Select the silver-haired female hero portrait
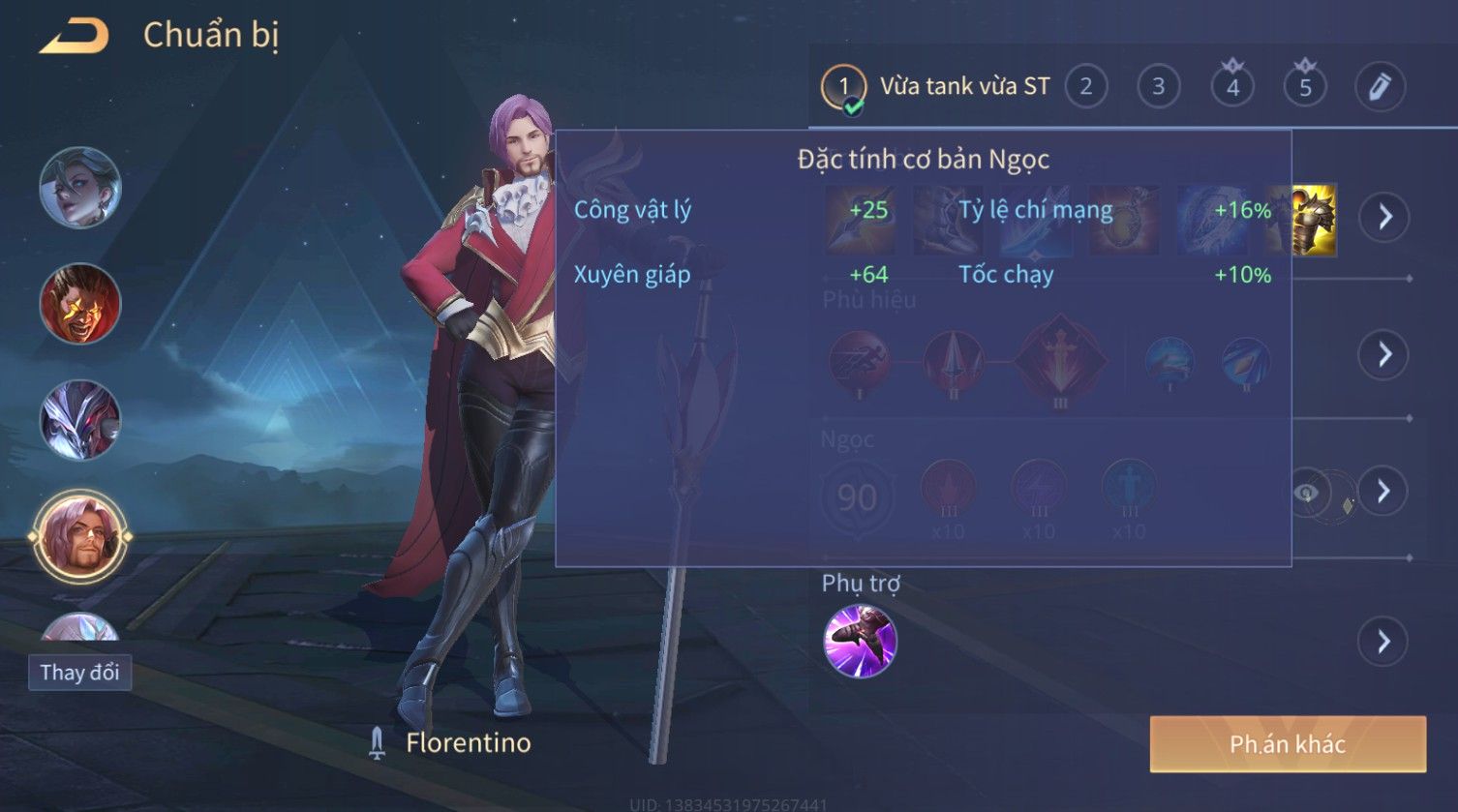1458x812 pixels. click(x=80, y=188)
